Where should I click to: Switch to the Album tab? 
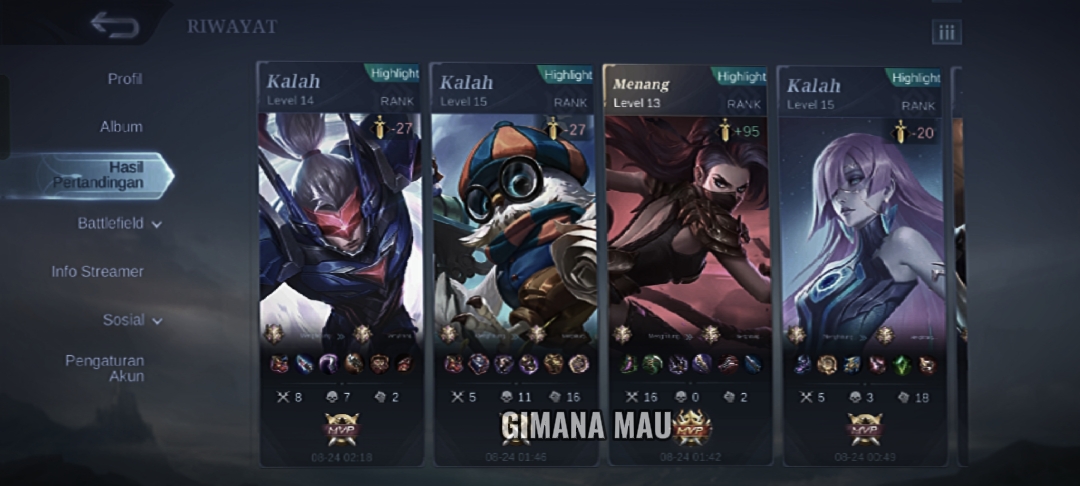tap(121, 127)
